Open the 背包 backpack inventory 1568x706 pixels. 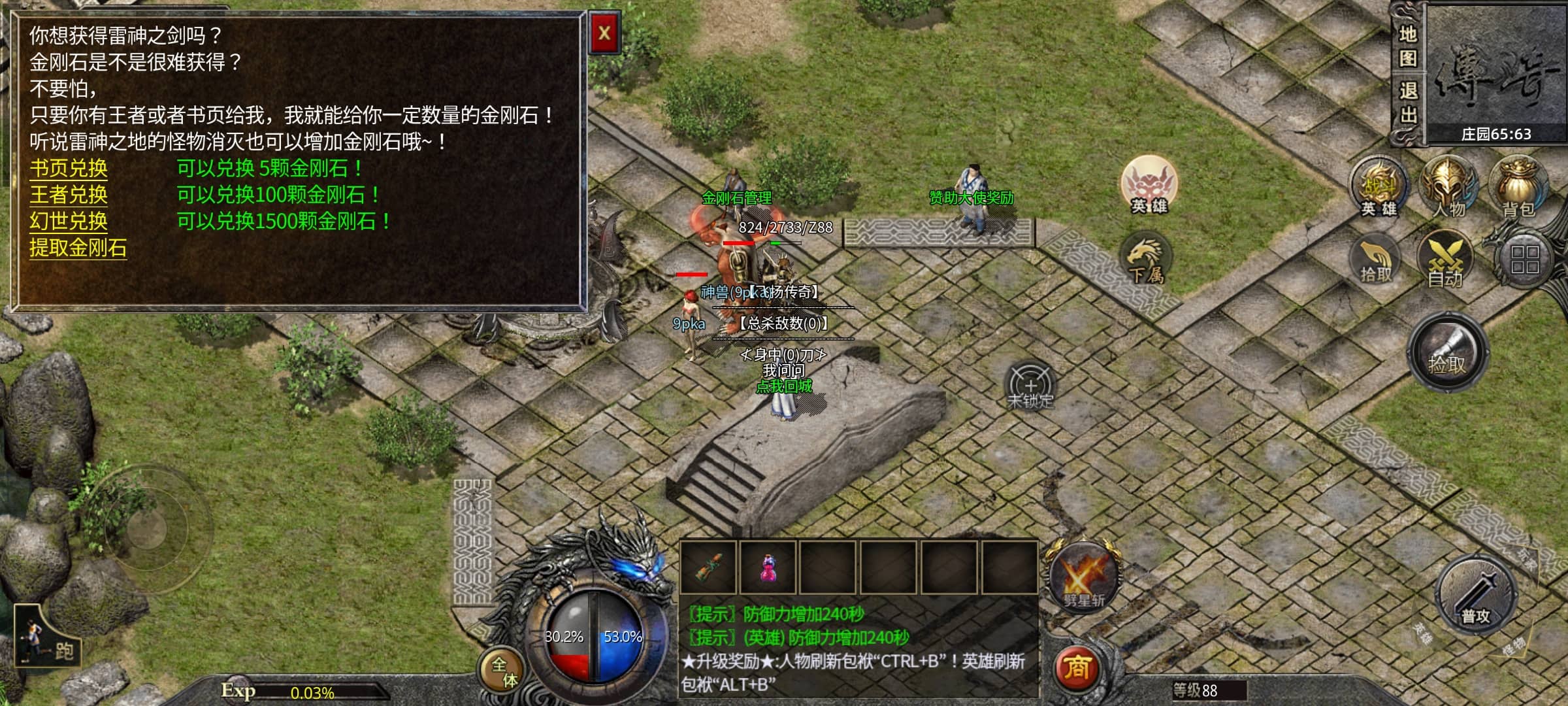[1518, 188]
